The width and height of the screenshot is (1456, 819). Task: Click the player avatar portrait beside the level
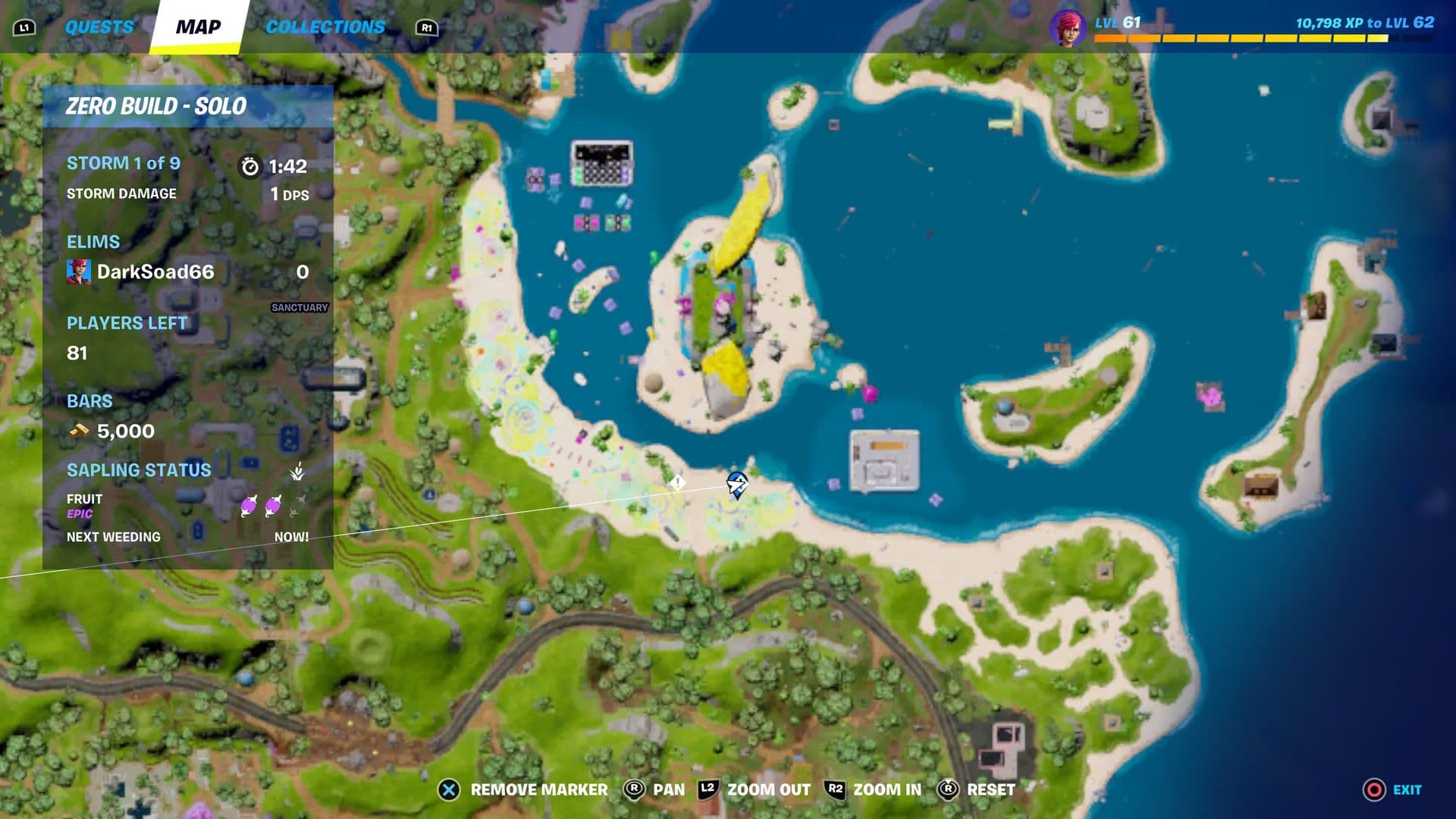click(1067, 27)
